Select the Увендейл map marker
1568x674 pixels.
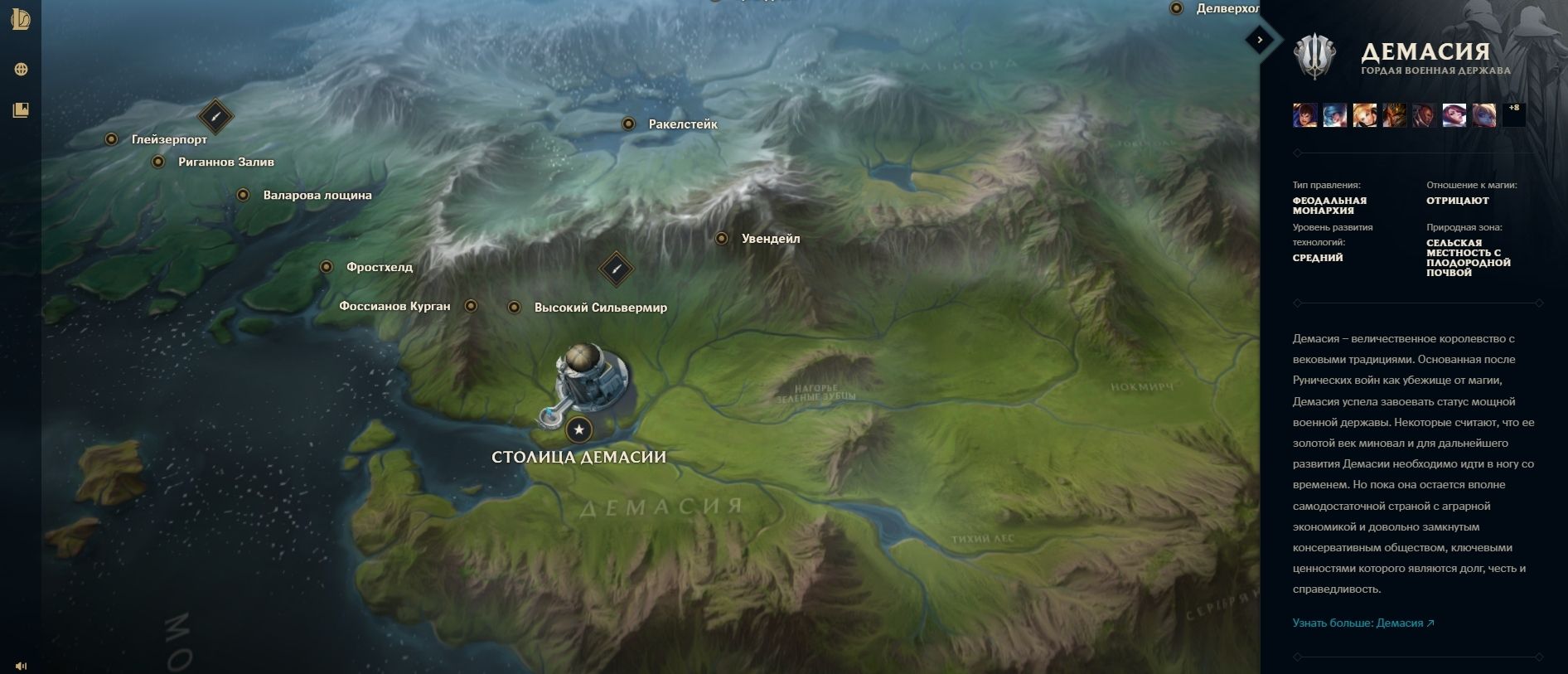[722, 239]
